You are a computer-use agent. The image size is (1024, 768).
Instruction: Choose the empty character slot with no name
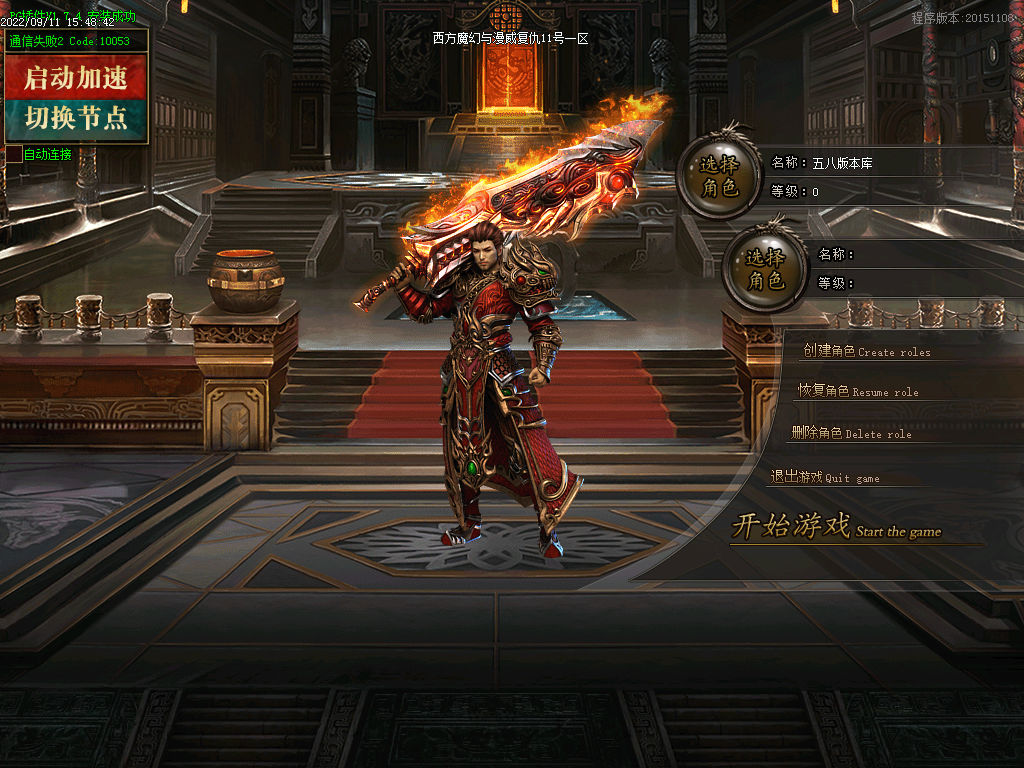[765, 269]
